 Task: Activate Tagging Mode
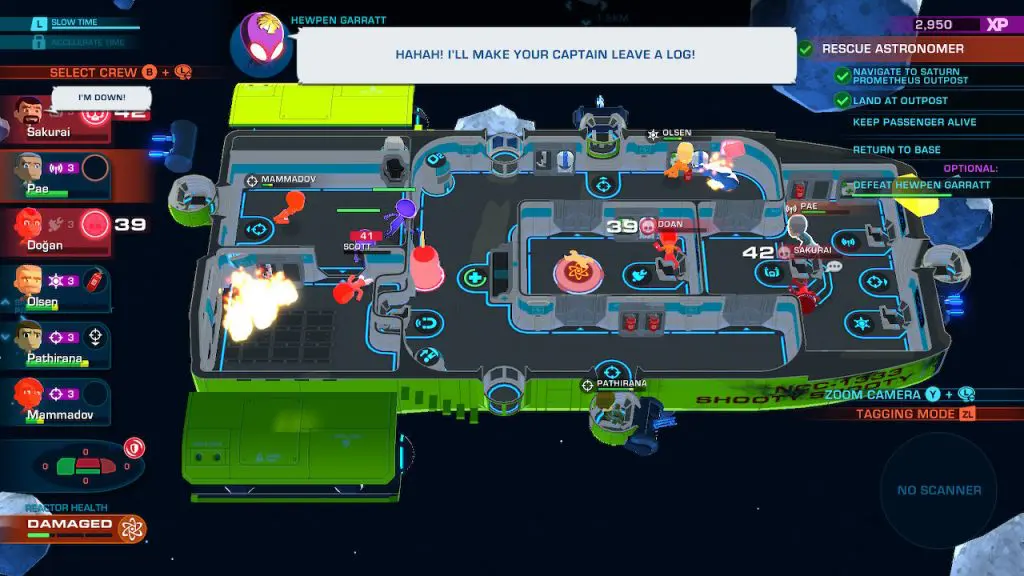905,414
